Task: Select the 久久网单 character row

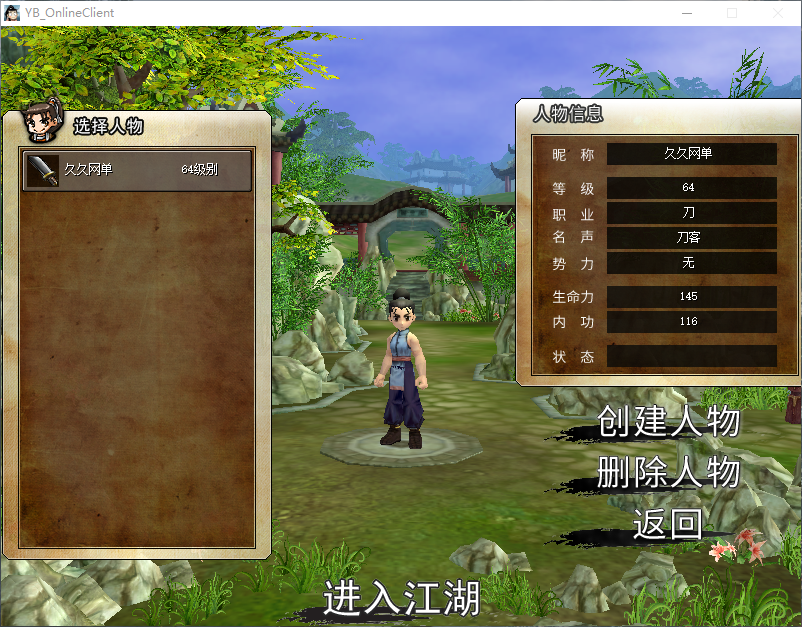Action: 137,170
